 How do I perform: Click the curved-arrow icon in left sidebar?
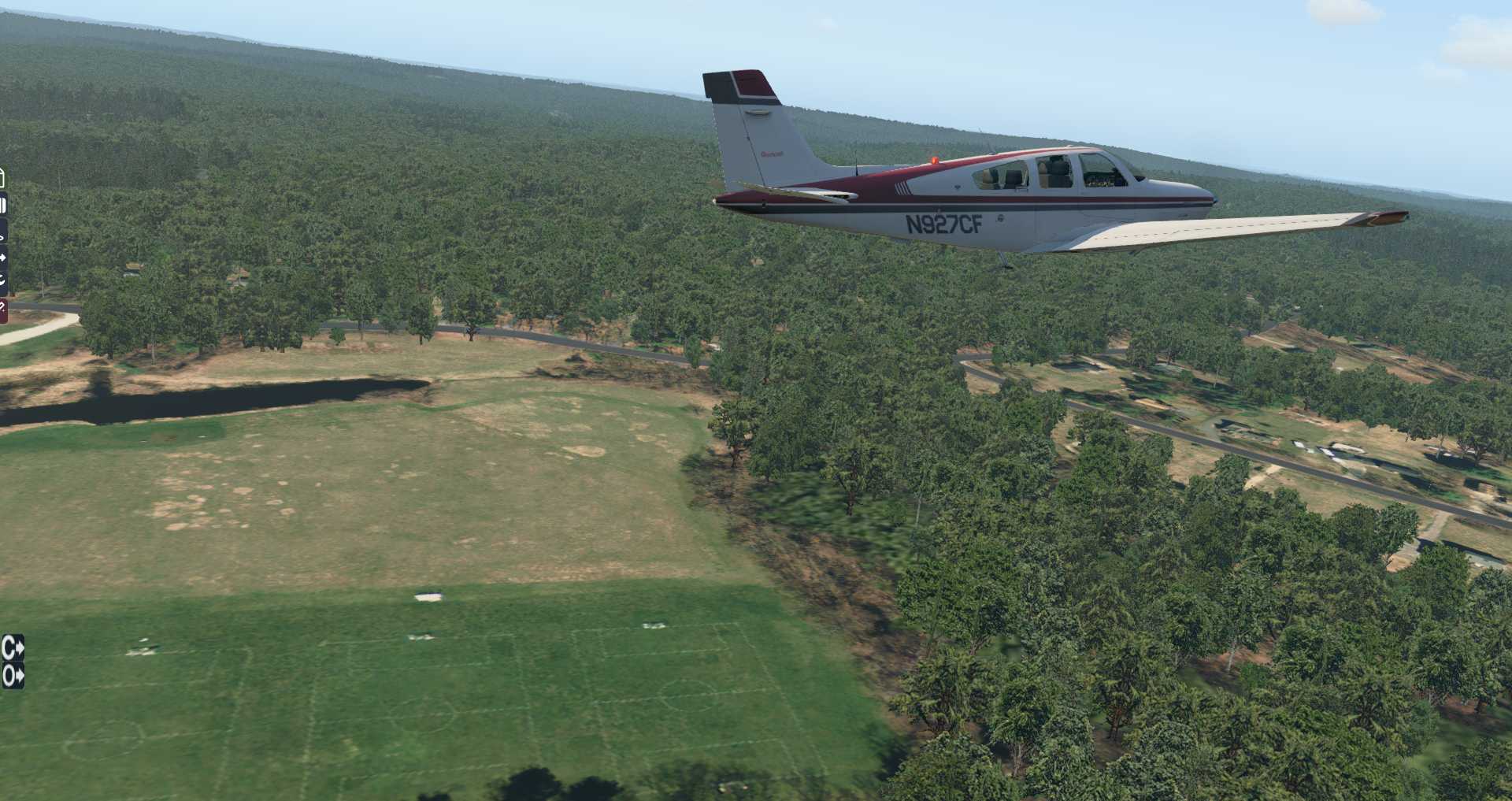[3, 280]
